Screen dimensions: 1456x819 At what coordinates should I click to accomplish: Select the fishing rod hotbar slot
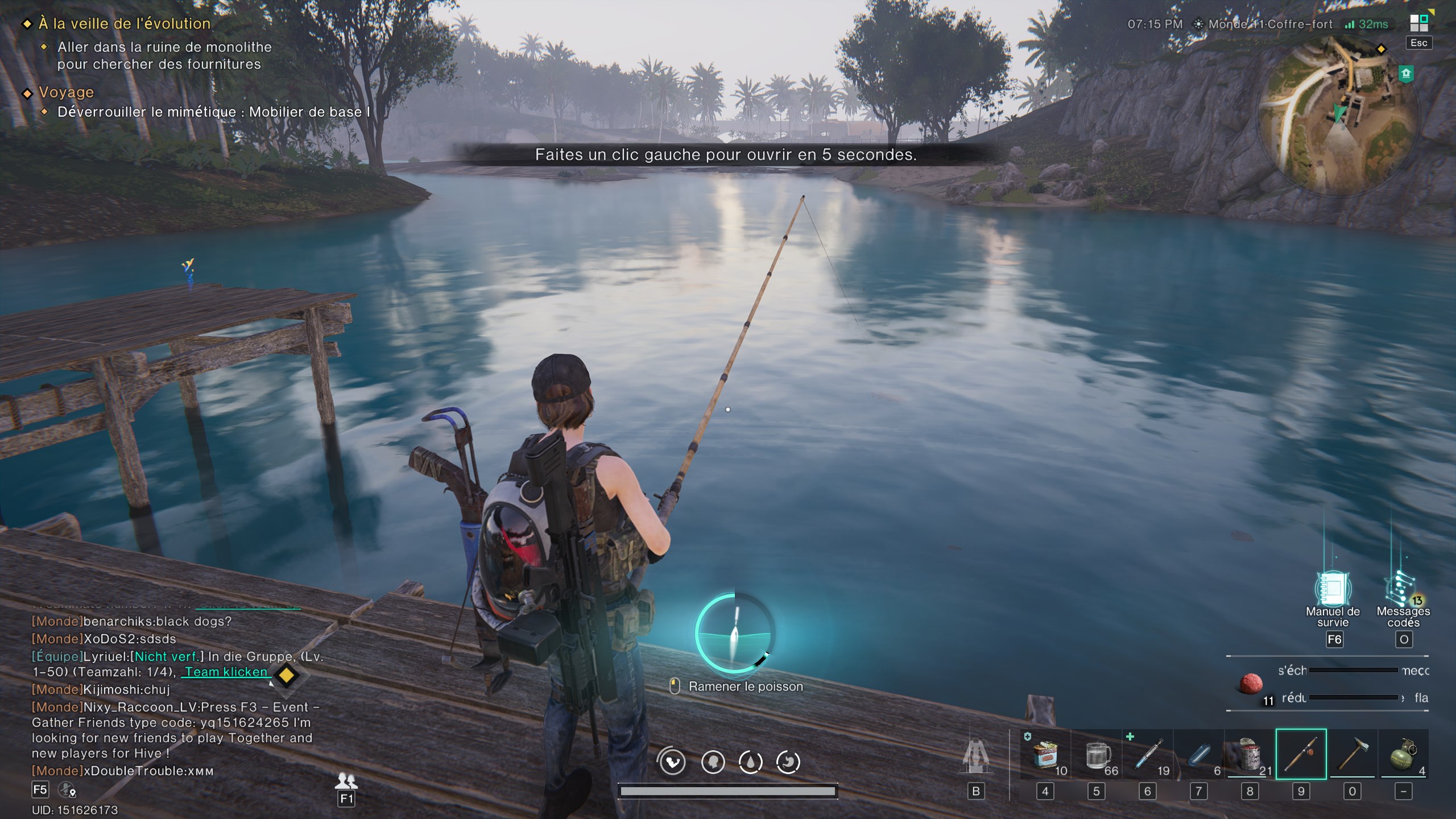pyautogui.click(x=1301, y=754)
